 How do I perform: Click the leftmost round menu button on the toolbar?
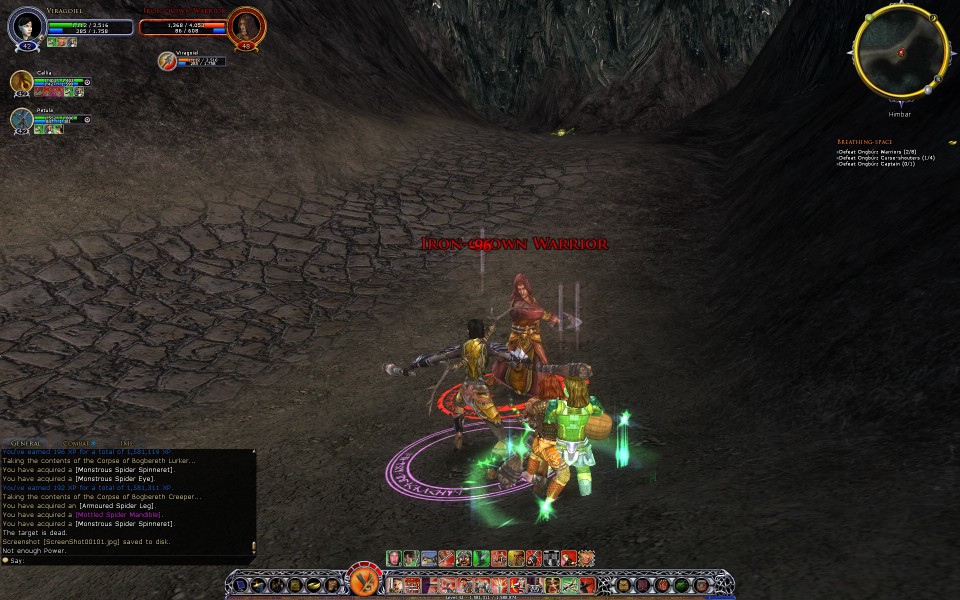pyautogui.click(x=243, y=584)
